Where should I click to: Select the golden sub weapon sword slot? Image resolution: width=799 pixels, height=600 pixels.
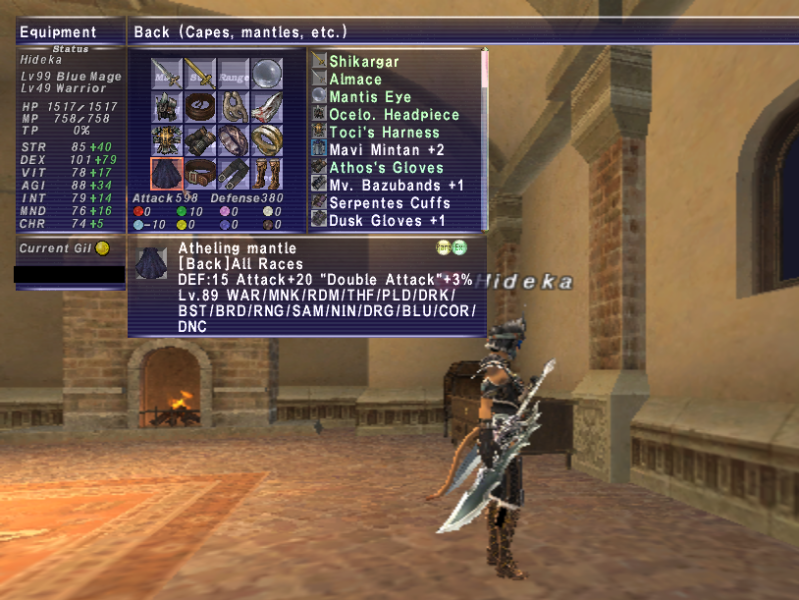200,73
